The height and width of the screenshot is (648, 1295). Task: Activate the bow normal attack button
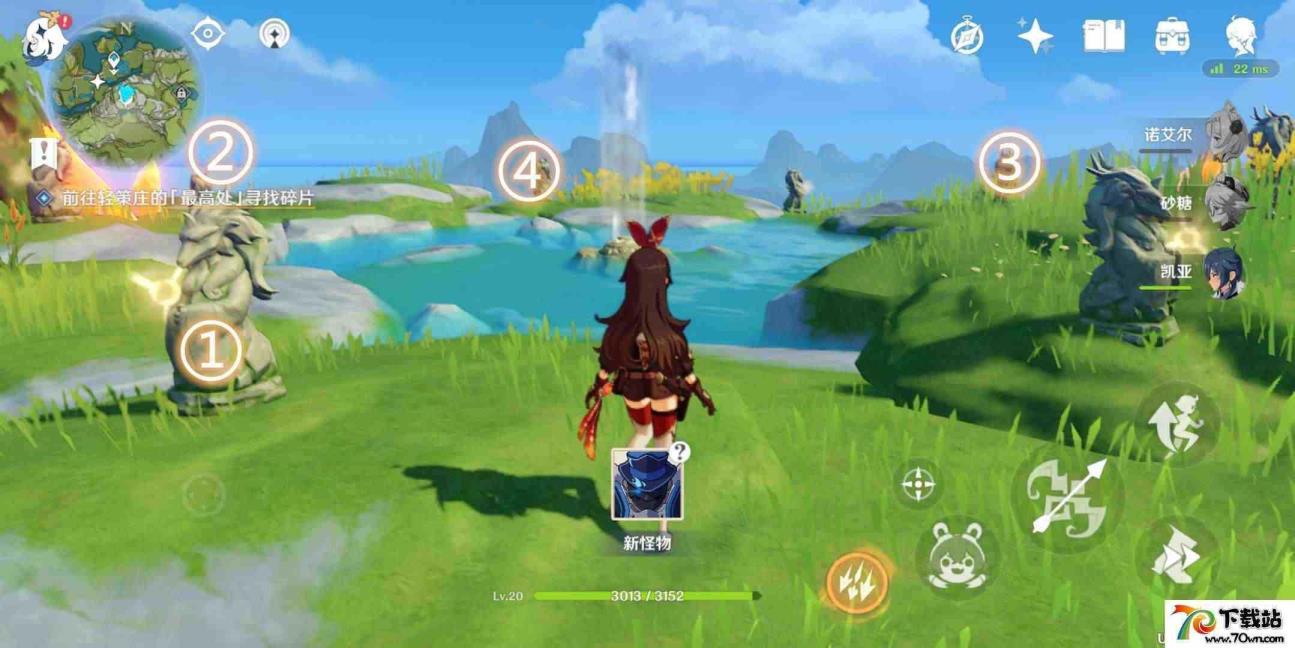tap(1067, 497)
